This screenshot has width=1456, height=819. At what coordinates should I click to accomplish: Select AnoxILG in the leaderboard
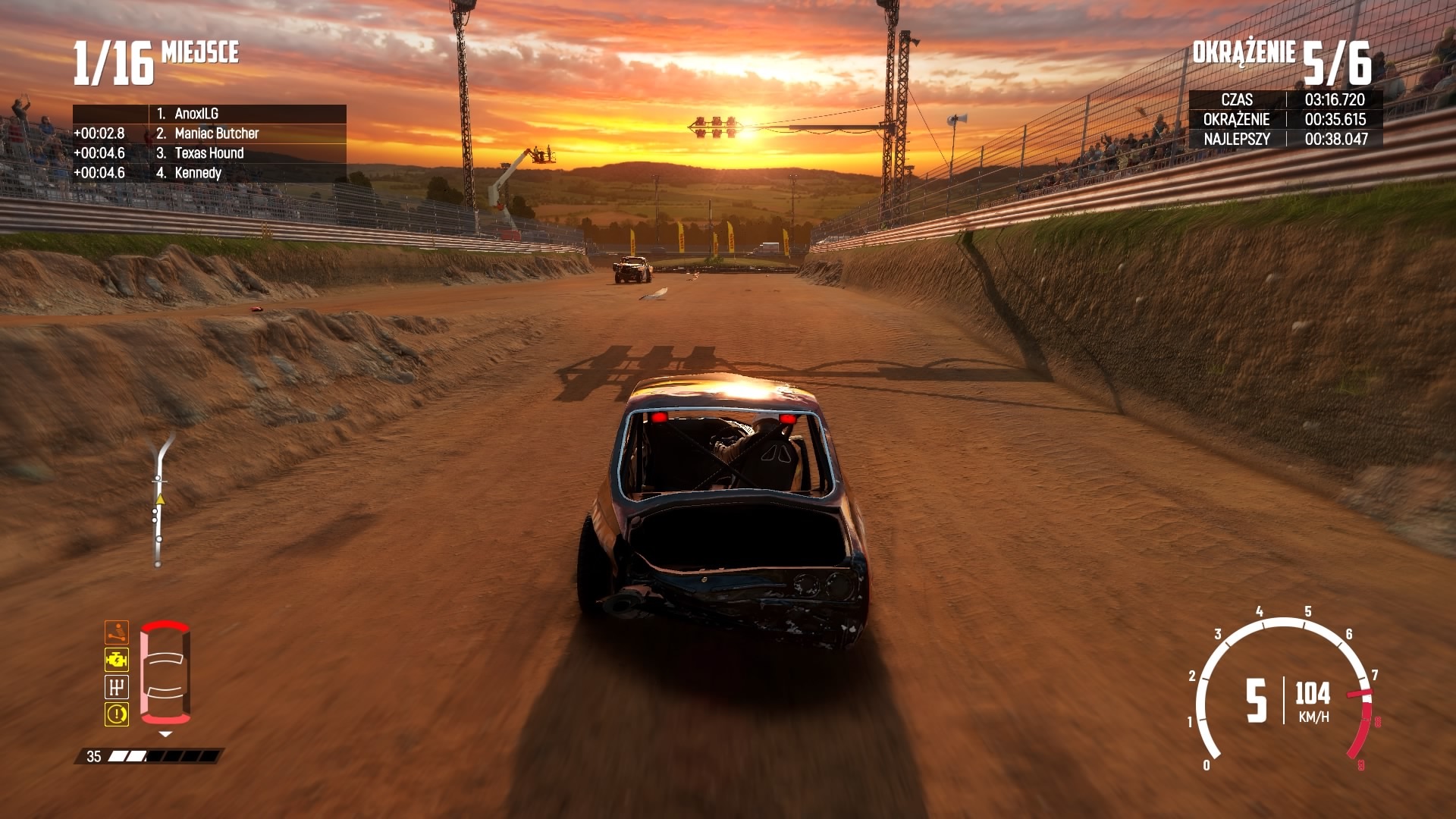coord(196,114)
